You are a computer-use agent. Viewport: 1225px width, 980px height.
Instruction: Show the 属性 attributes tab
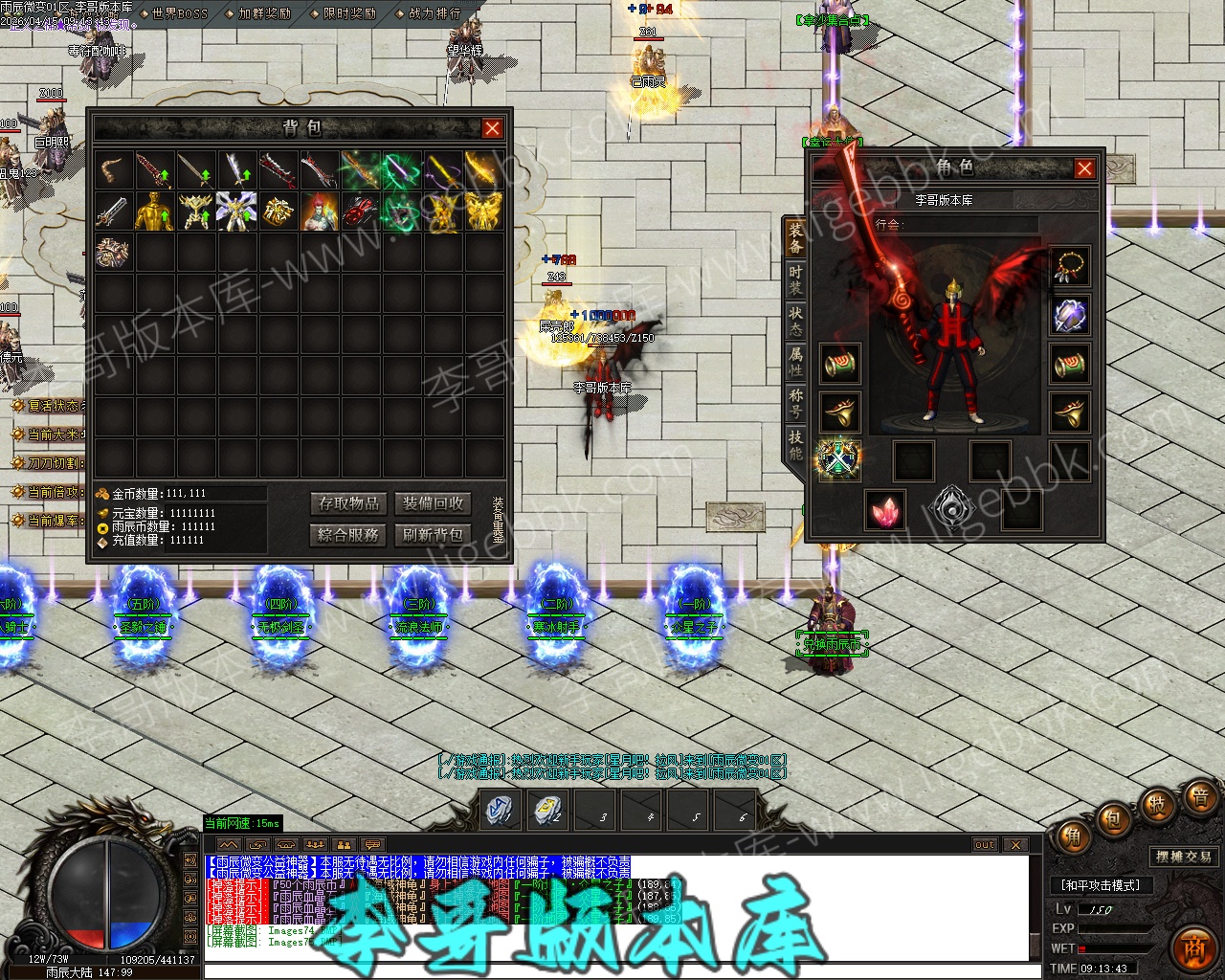[x=795, y=362]
